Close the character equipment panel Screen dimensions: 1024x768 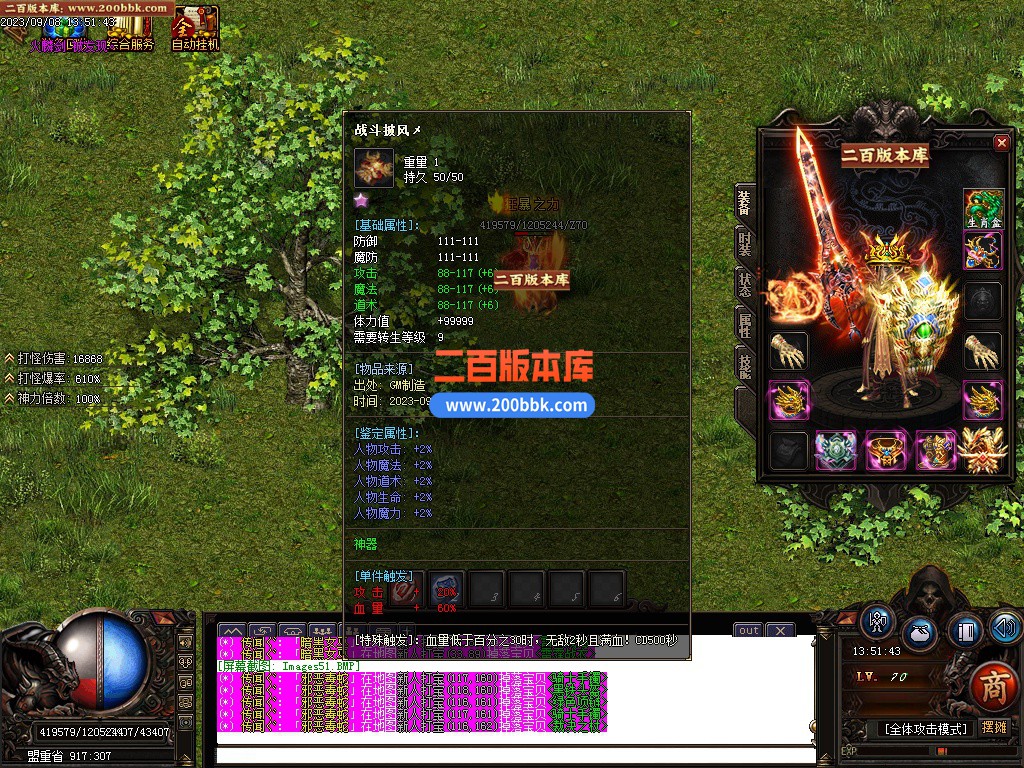(x=1001, y=143)
